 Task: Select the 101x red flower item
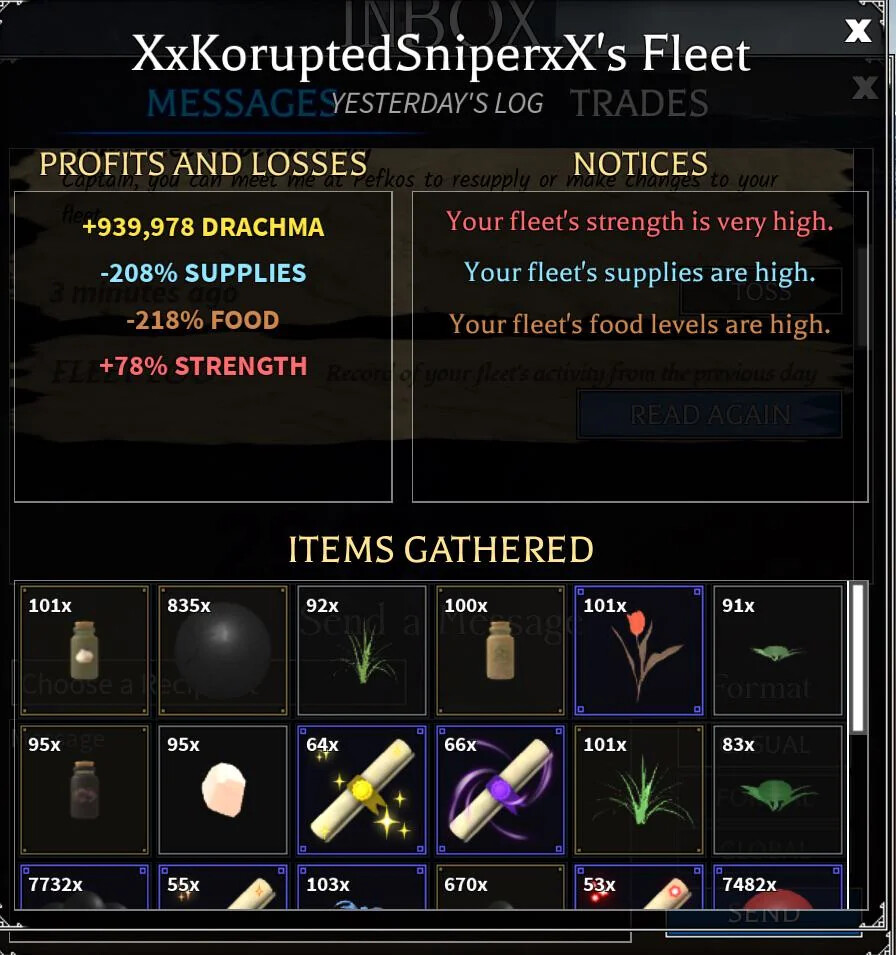pyautogui.click(x=639, y=651)
